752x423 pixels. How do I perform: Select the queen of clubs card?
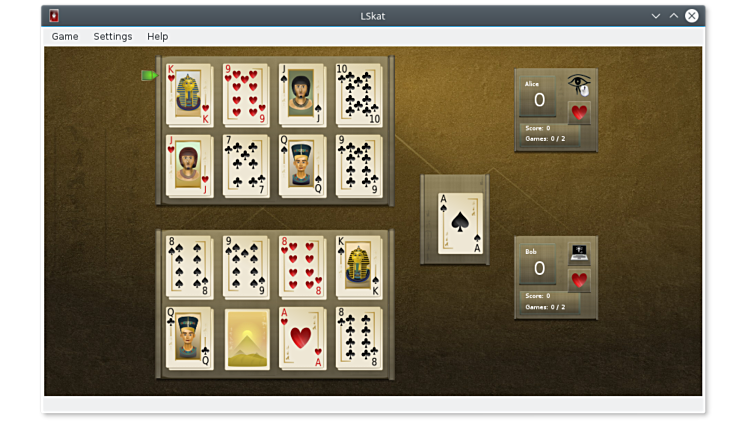pos(189,338)
